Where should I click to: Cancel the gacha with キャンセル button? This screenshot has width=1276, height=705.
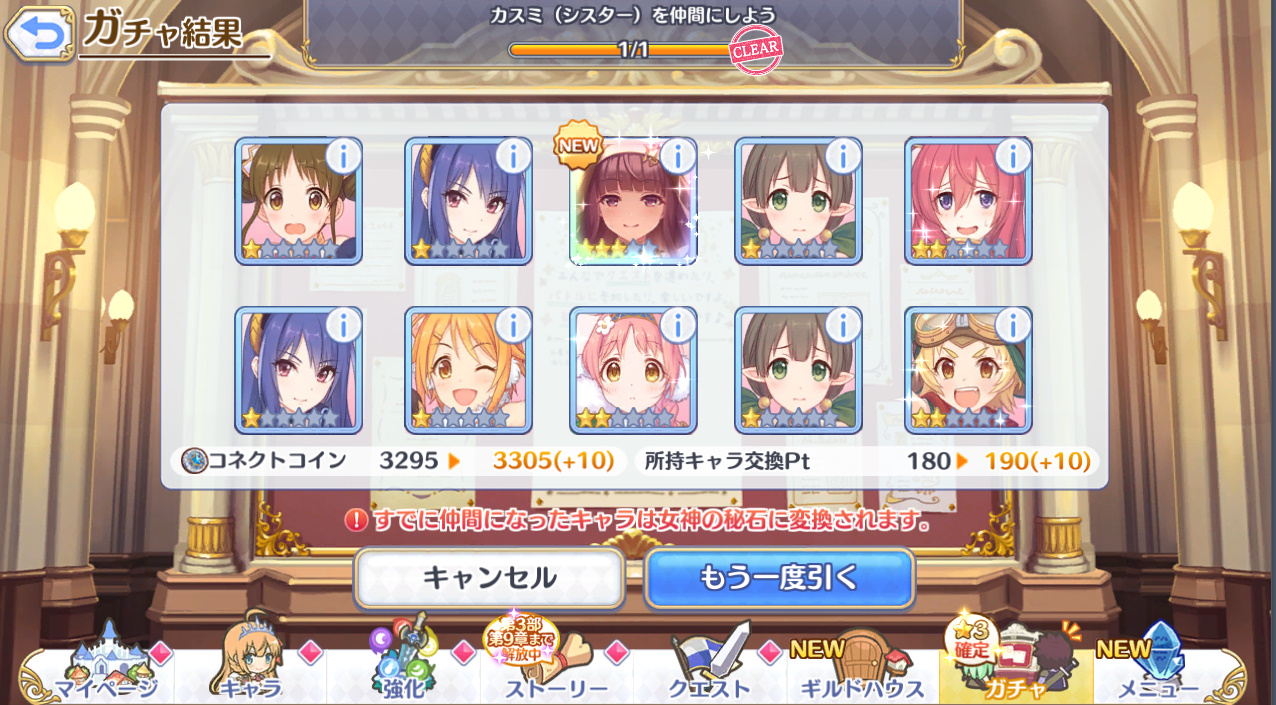point(489,578)
